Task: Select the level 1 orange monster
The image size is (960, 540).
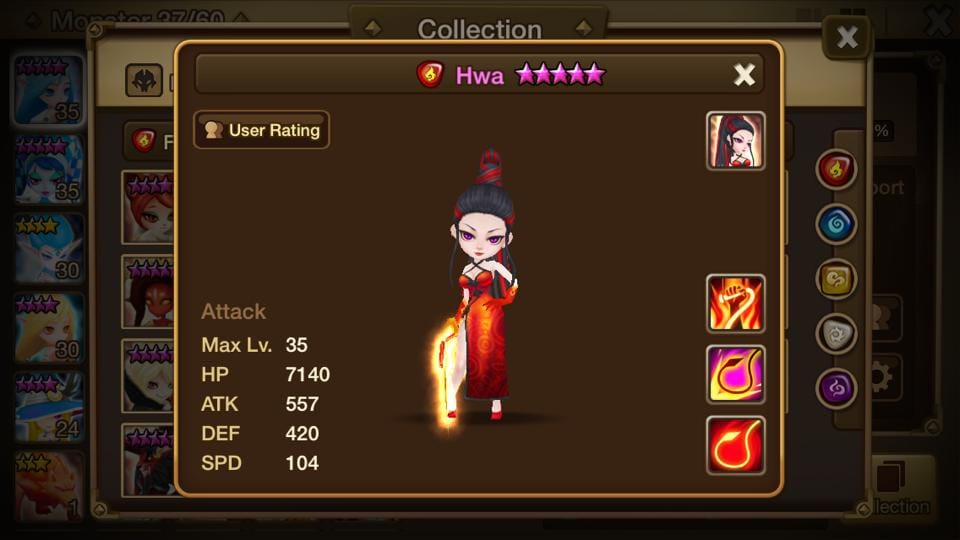Action: (x=48, y=486)
